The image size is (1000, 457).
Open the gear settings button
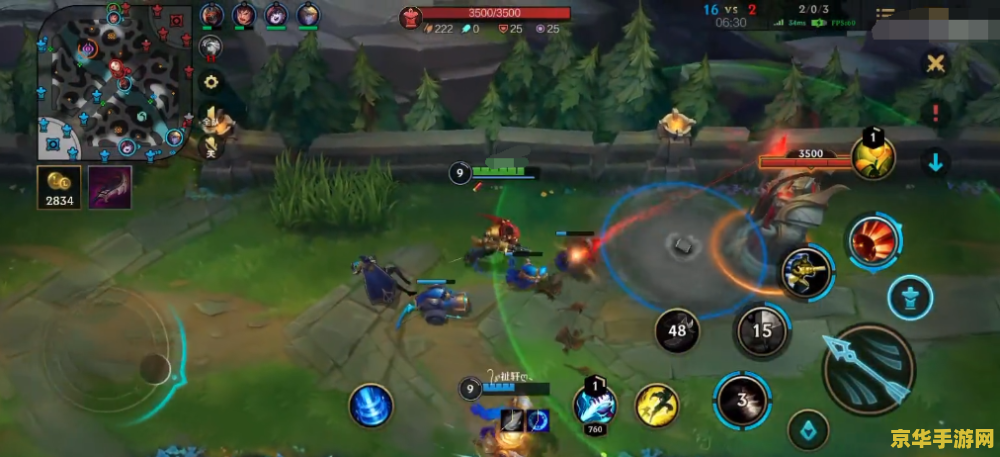click(x=211, y=82)
